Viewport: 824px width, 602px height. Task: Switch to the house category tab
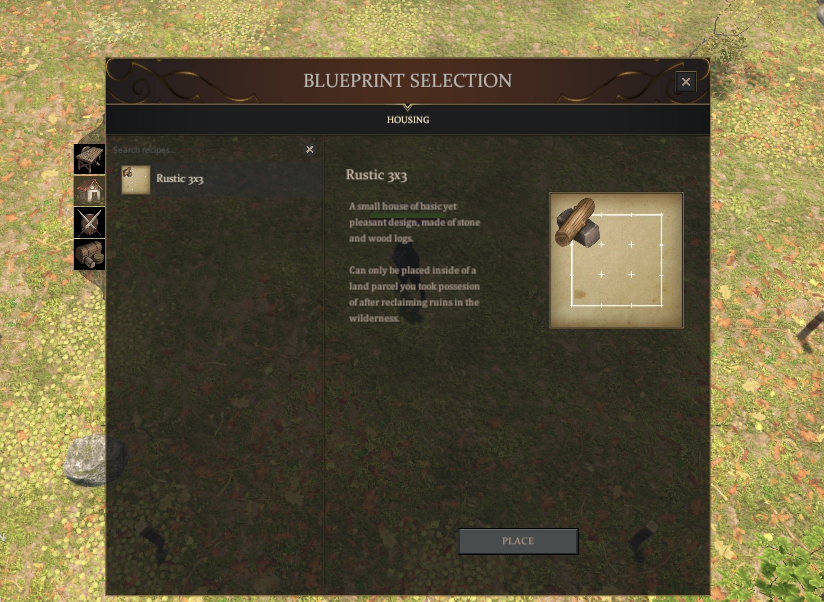(89, 190)
